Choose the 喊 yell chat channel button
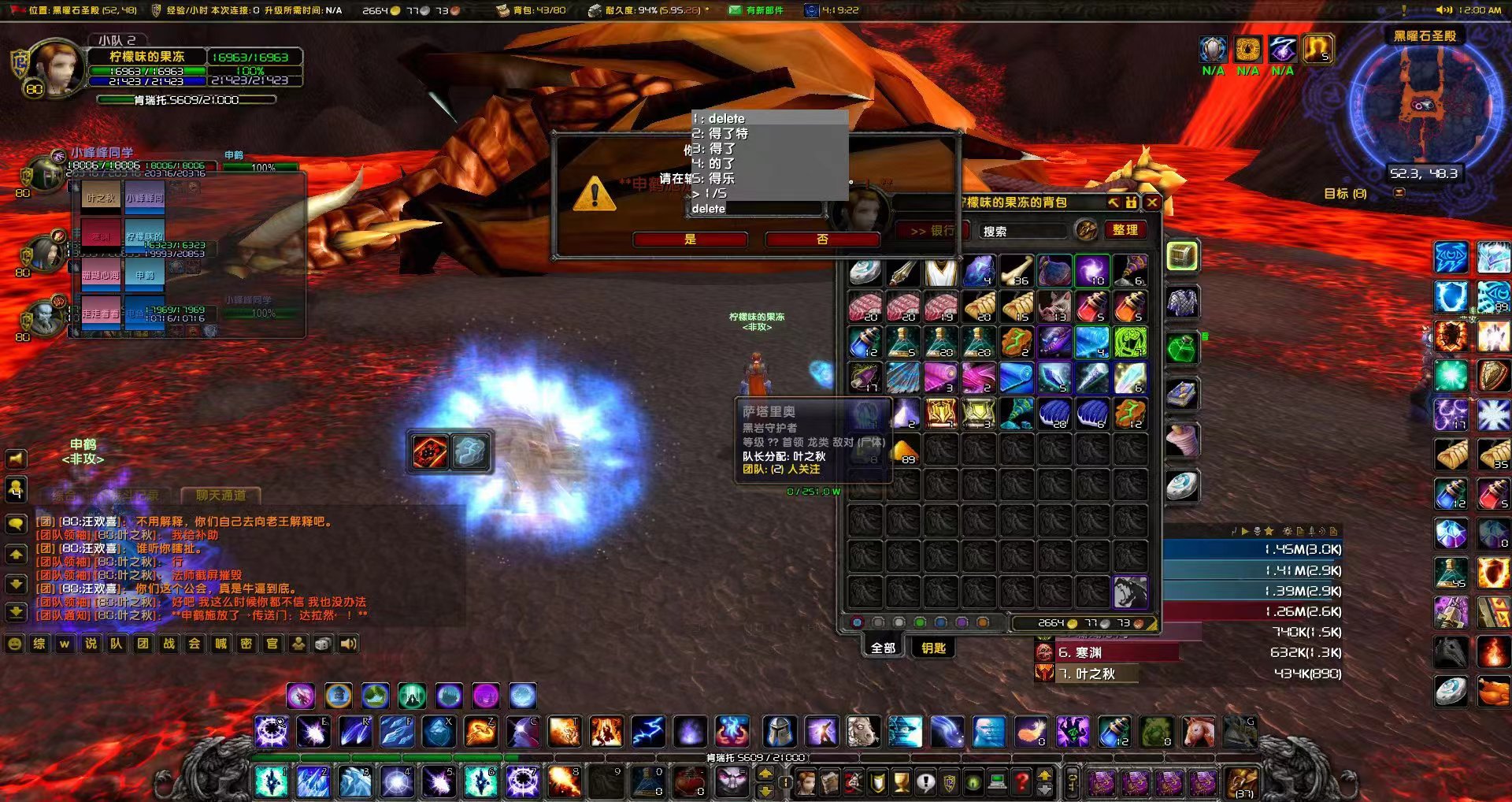This screenshot has height=802, width=1512. tap(220, 644)
